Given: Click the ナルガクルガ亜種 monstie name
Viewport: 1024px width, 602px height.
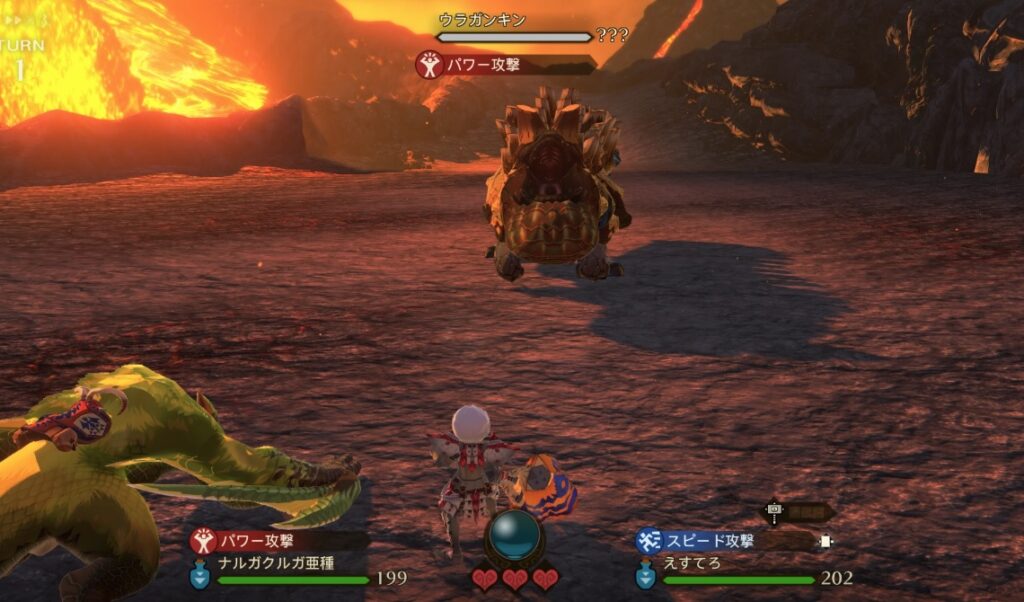Looking at the screenshot, I should click(x=276, y=562).
